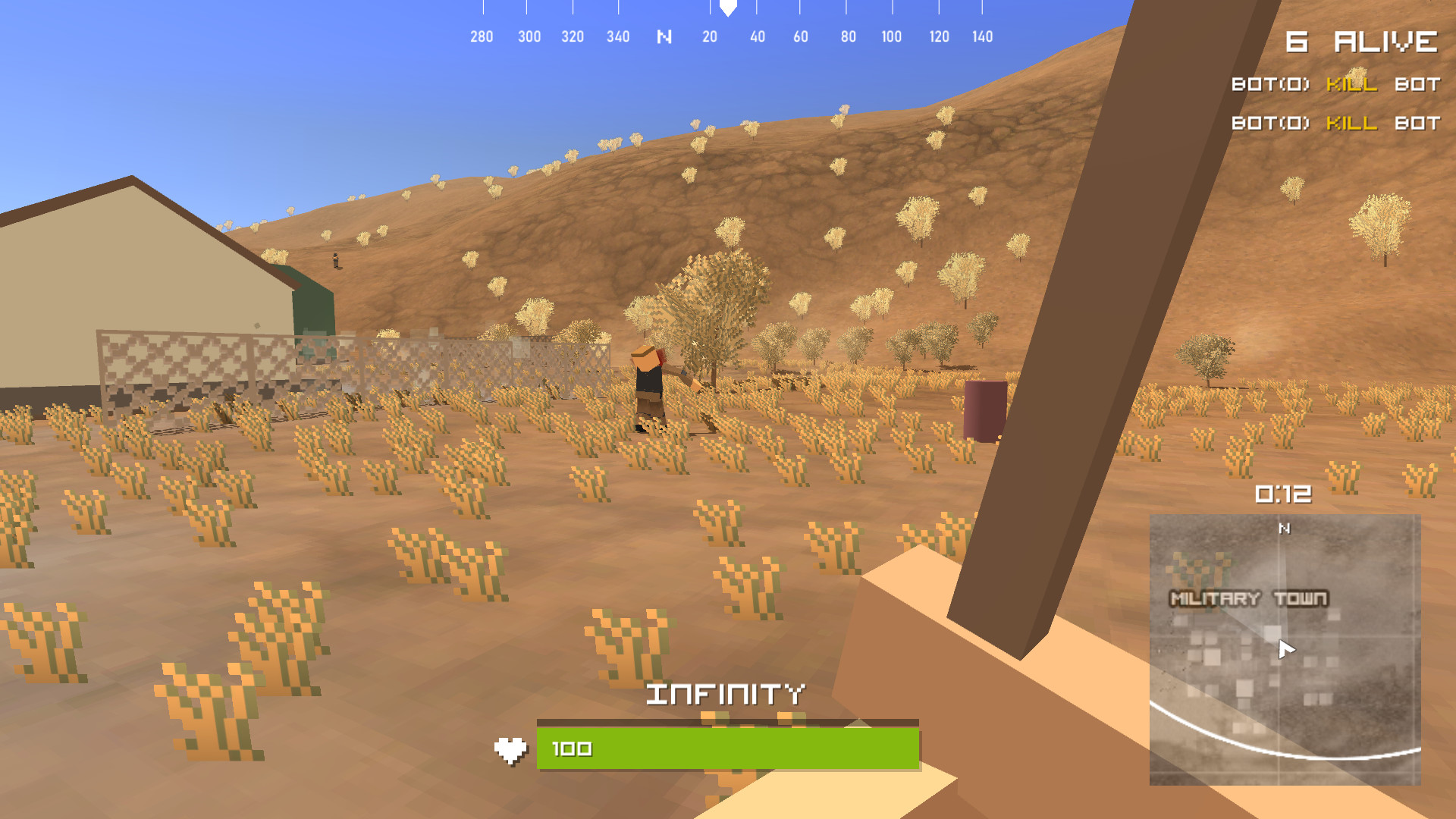Screen dimensions: 1456x819
Task: Select the 20 heading on the compass bar
Action: click(x=711, y=36)
